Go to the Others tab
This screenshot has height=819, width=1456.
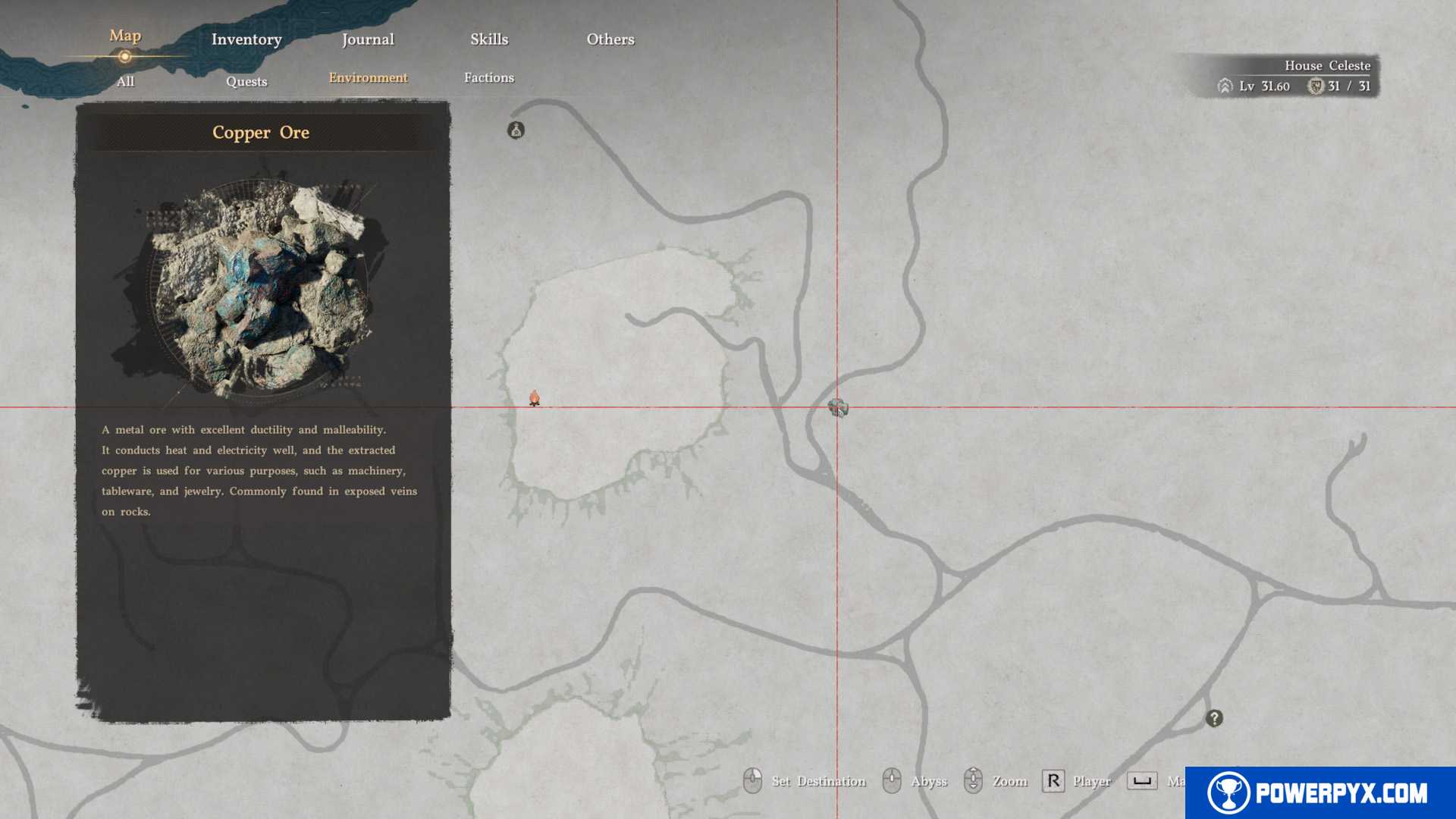pos(610,39)
